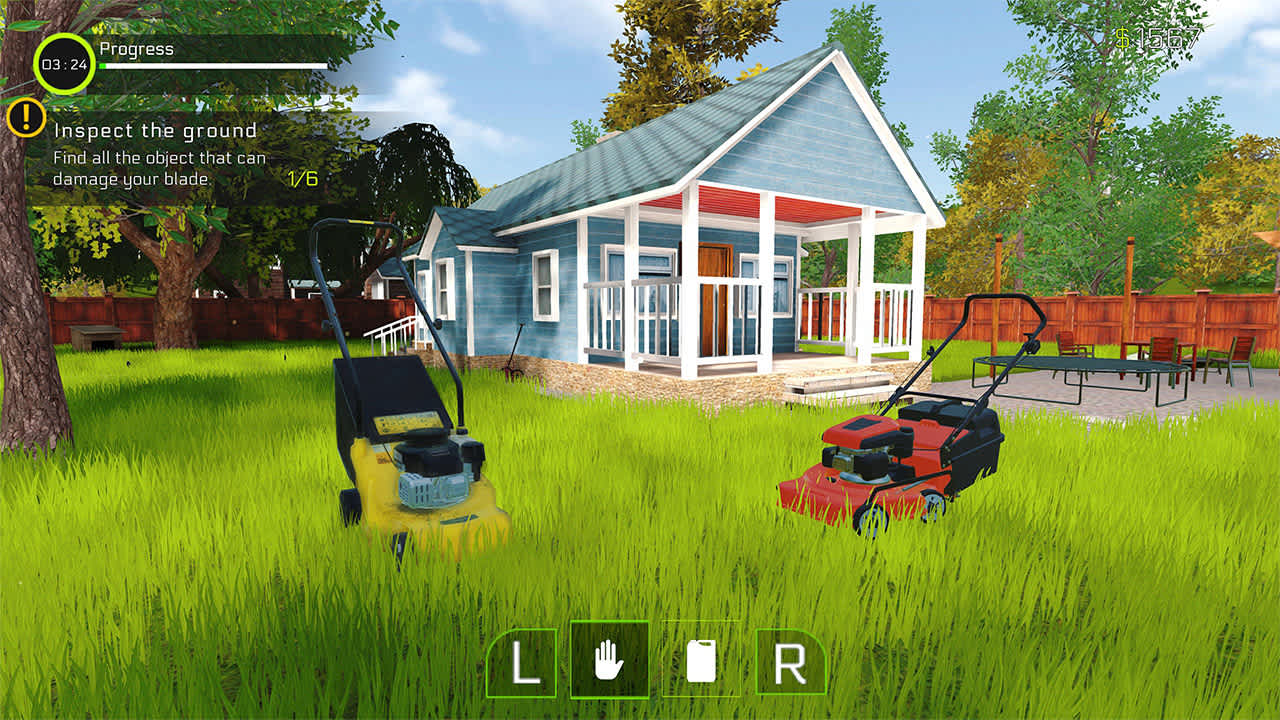1280x720 pixels.
Task: Click the yellow exclamation objective icon
Action: click(x=26, y=120)
